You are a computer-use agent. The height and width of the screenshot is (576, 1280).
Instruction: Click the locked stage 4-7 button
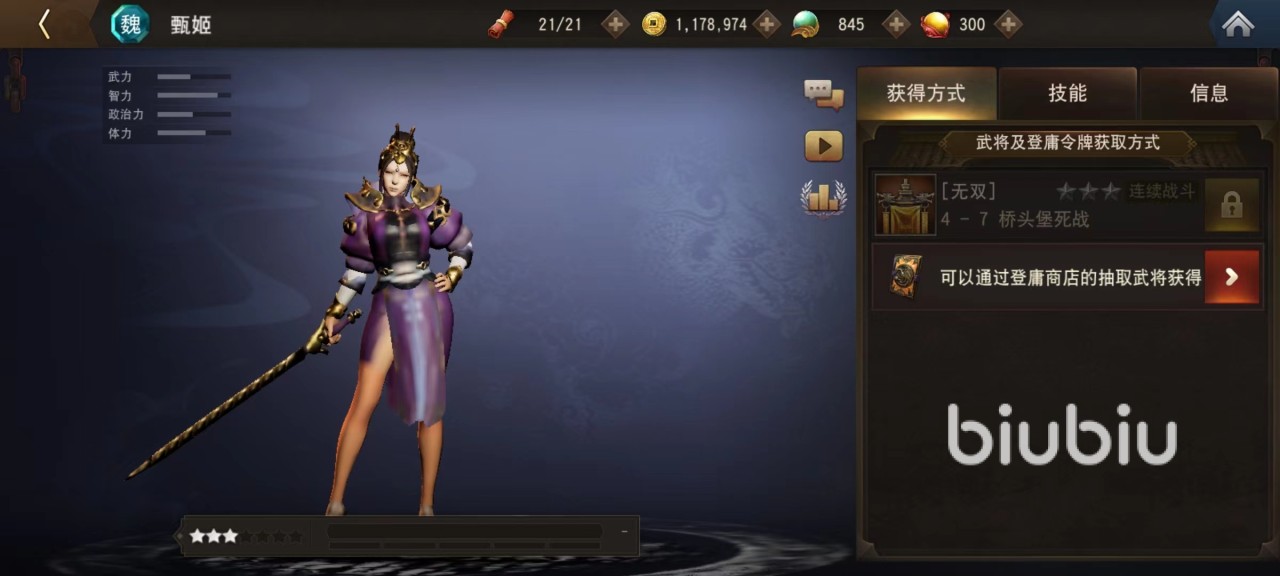click(1231, 205)
